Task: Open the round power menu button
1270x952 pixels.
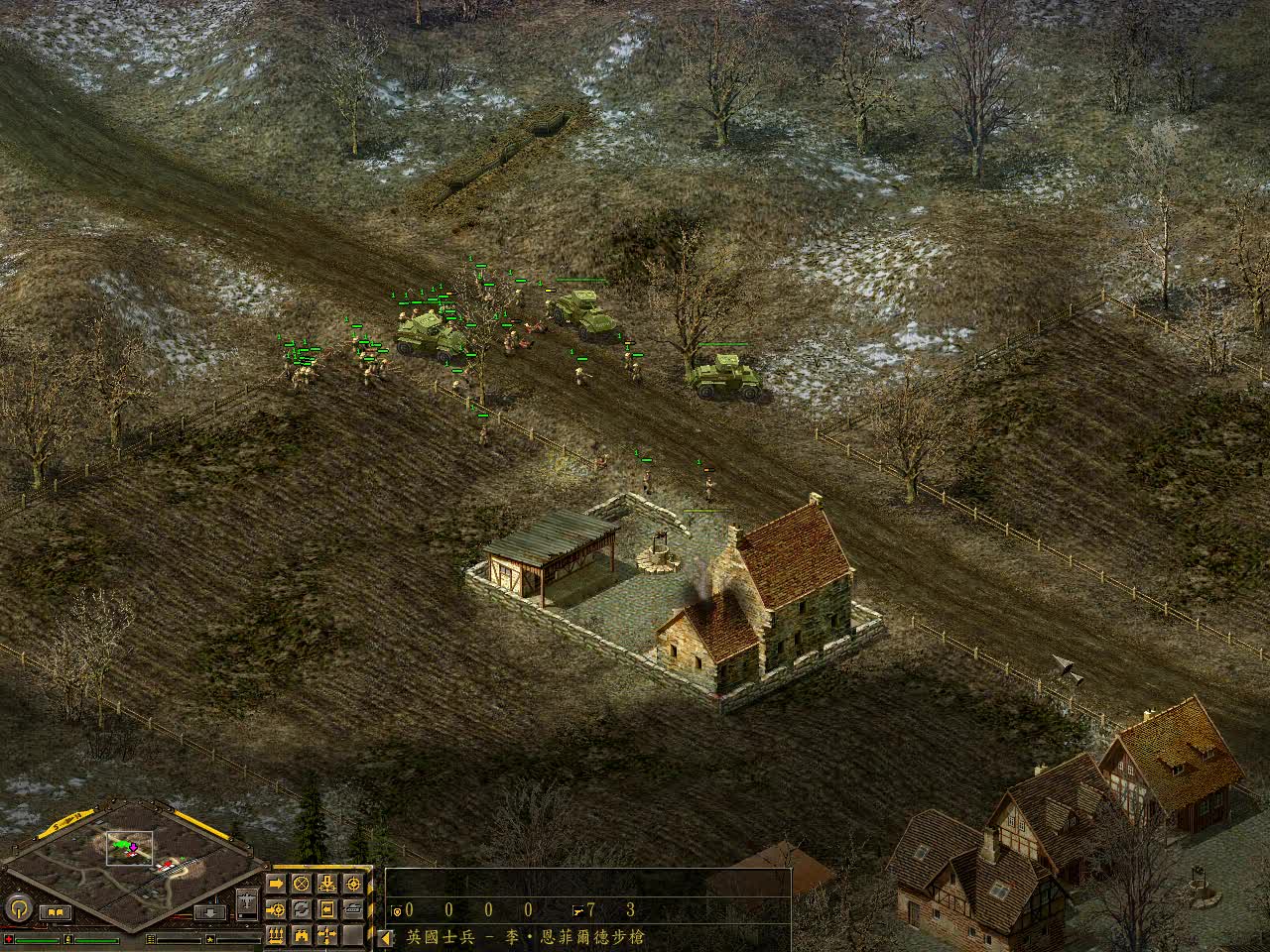Action: pos(17,907)
